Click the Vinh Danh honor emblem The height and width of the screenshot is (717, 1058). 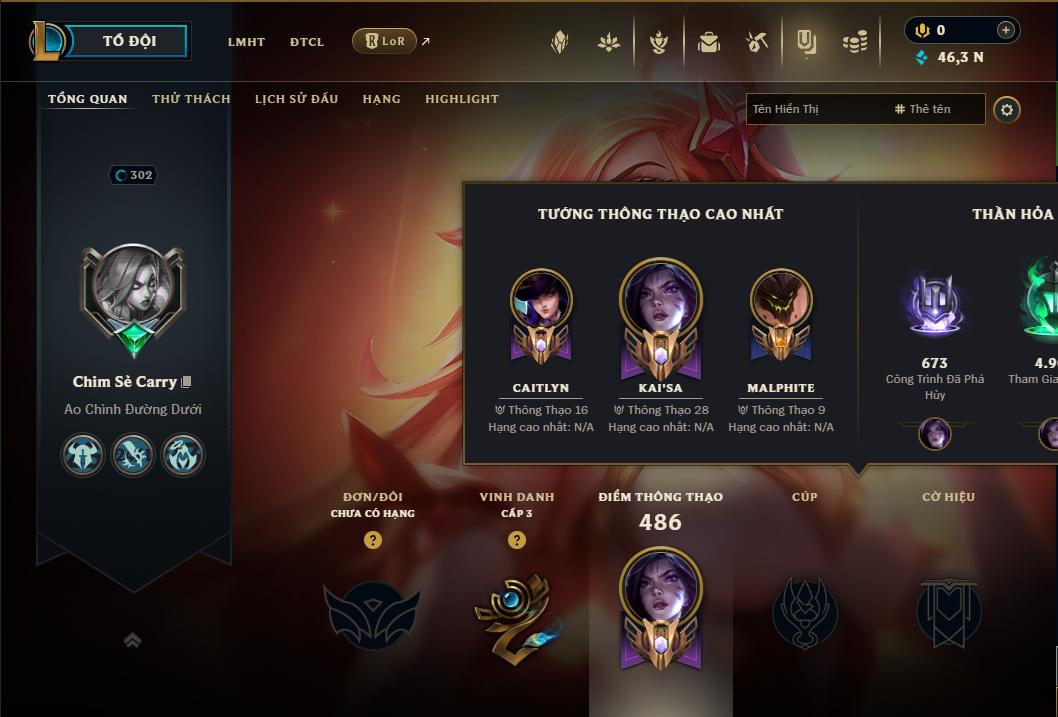[516, 611]
